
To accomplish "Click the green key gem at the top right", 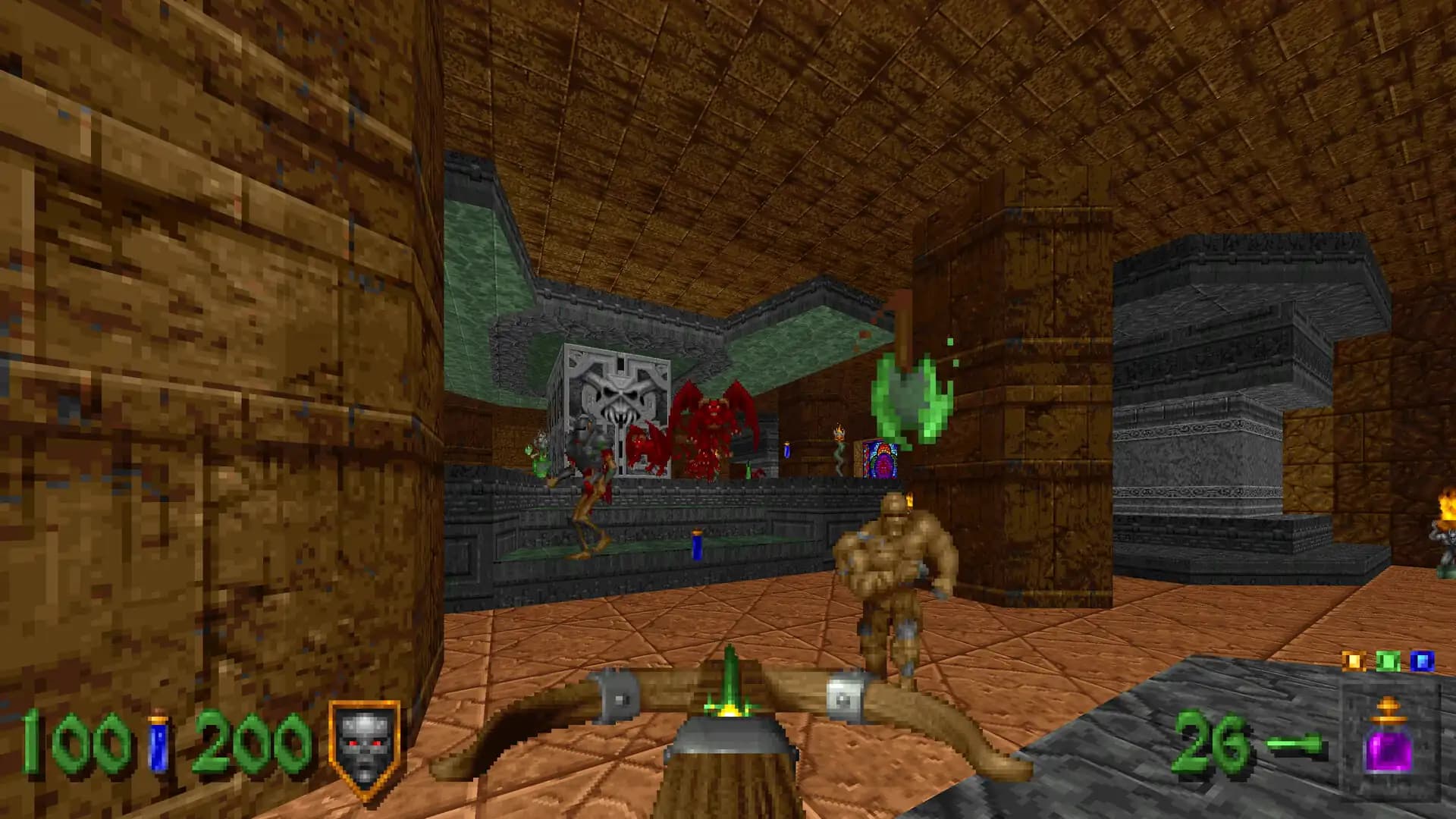I will pos(1386,660).
